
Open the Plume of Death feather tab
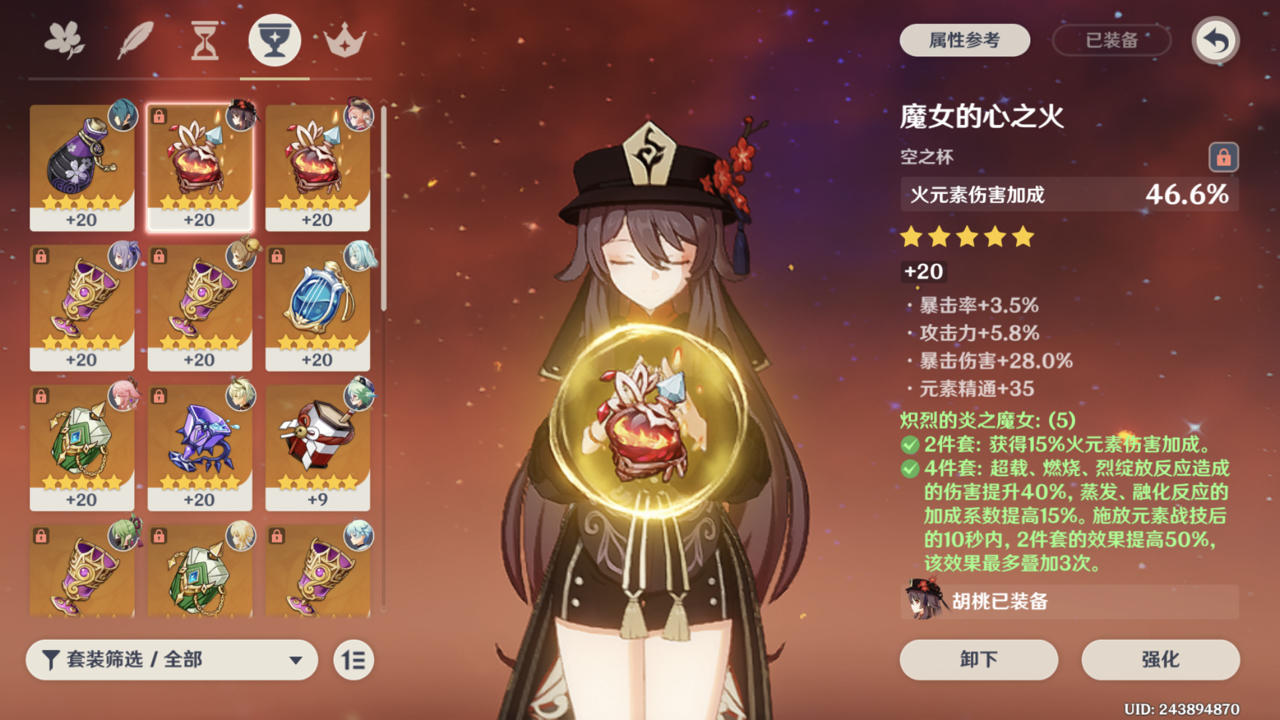pos(135,38)
